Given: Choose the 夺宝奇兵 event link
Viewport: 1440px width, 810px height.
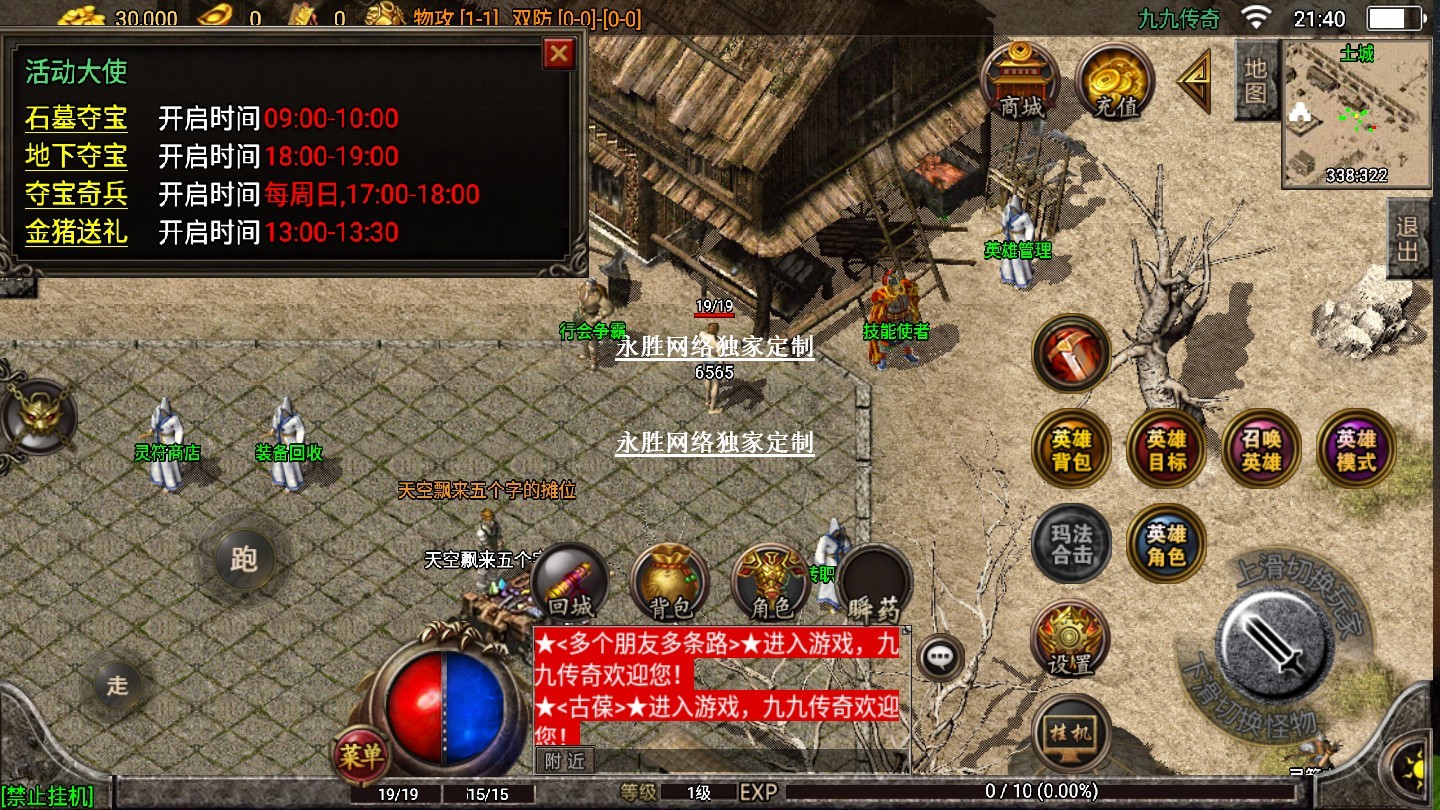Looking at the screenshot, I should pyautogui.click(x=76, y=194).
